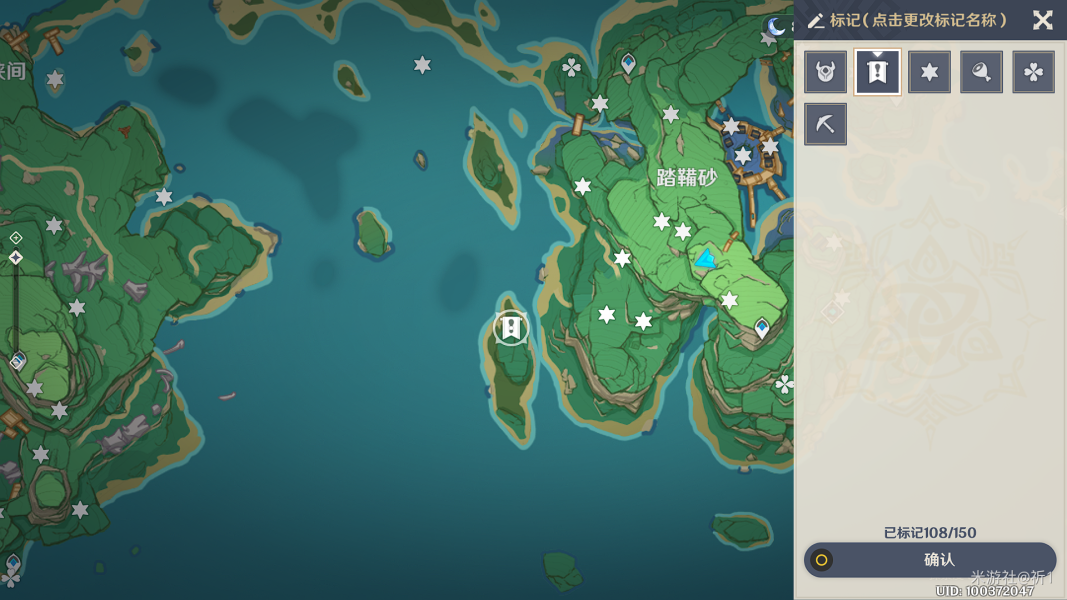Select the horned monster mask marker icon
This screenshot has width=1067, height=600.
826,72
